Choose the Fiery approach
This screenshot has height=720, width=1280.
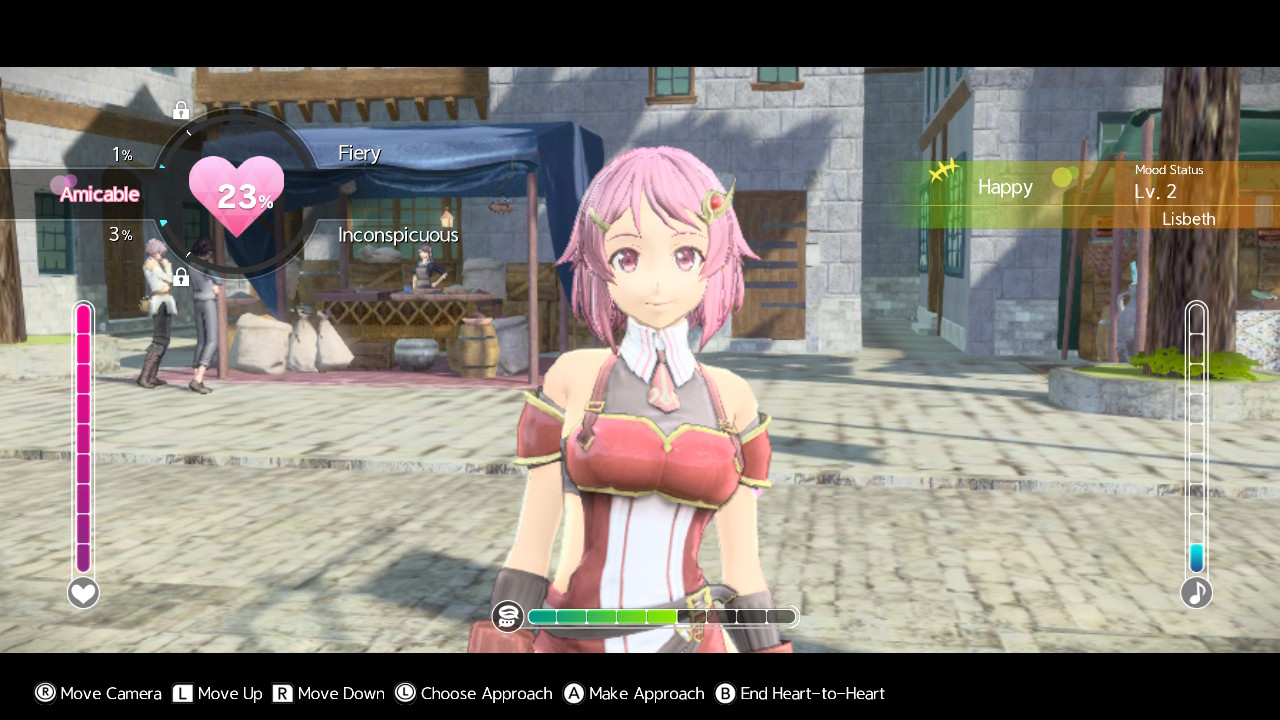click(x=359, y=153)
